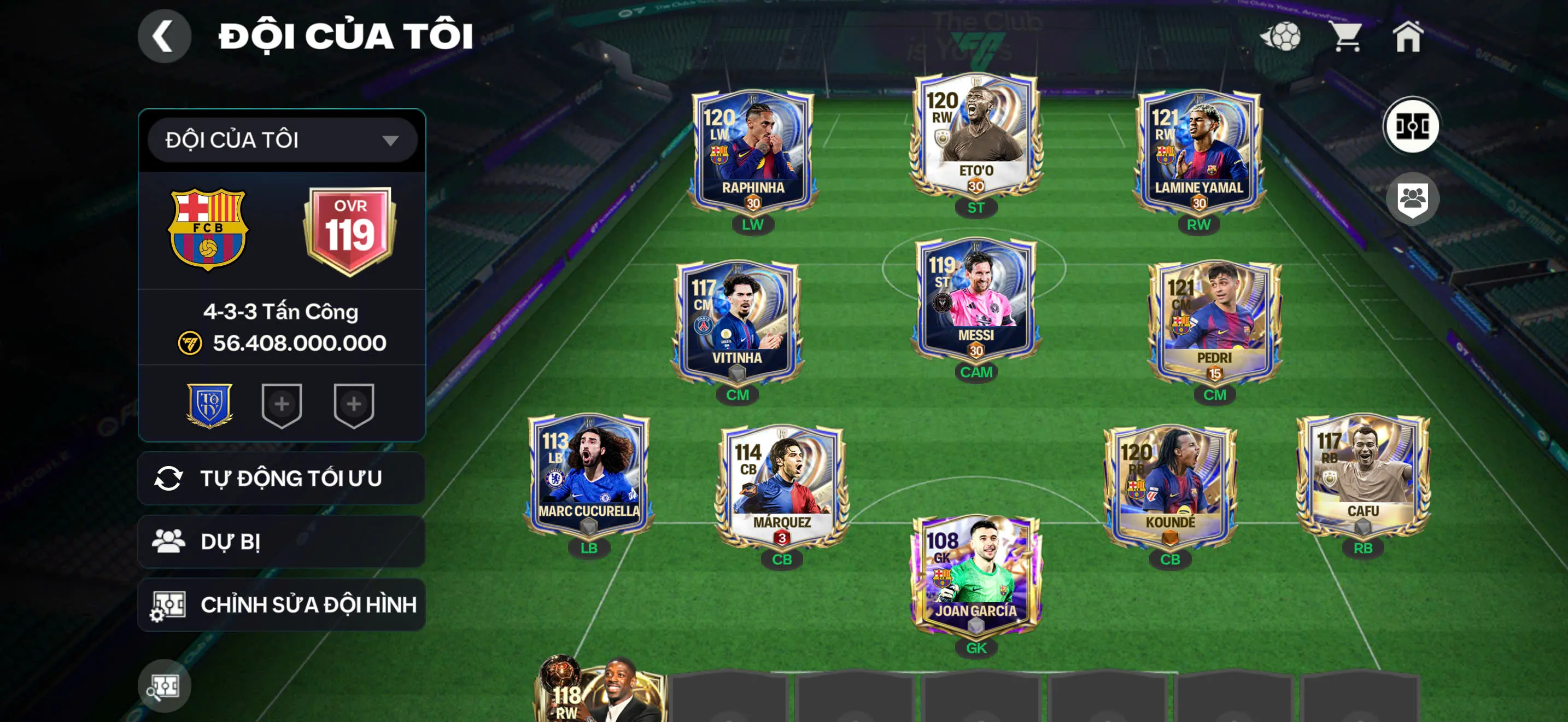Viewport: 1568px width, 722px height.
Task: Open the ĐỘI CỦA TÔI dropdown
Action: tap(282, 140)
